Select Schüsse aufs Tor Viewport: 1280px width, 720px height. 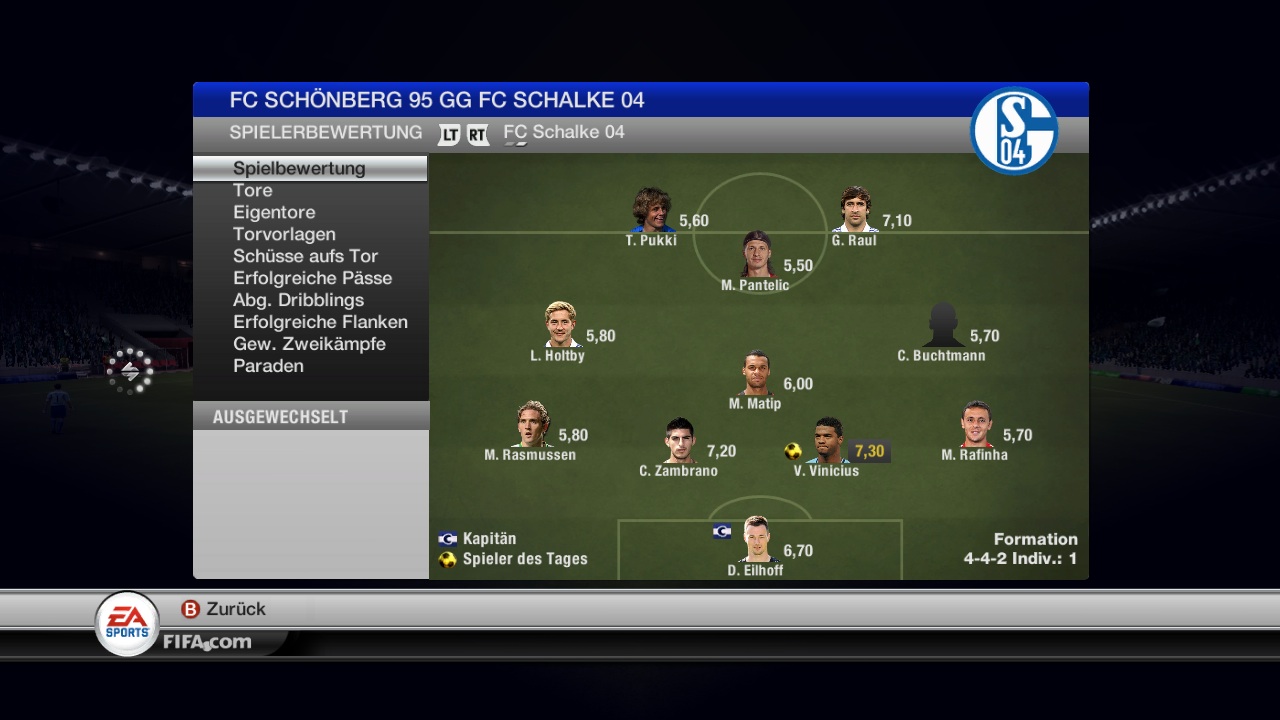305,256
